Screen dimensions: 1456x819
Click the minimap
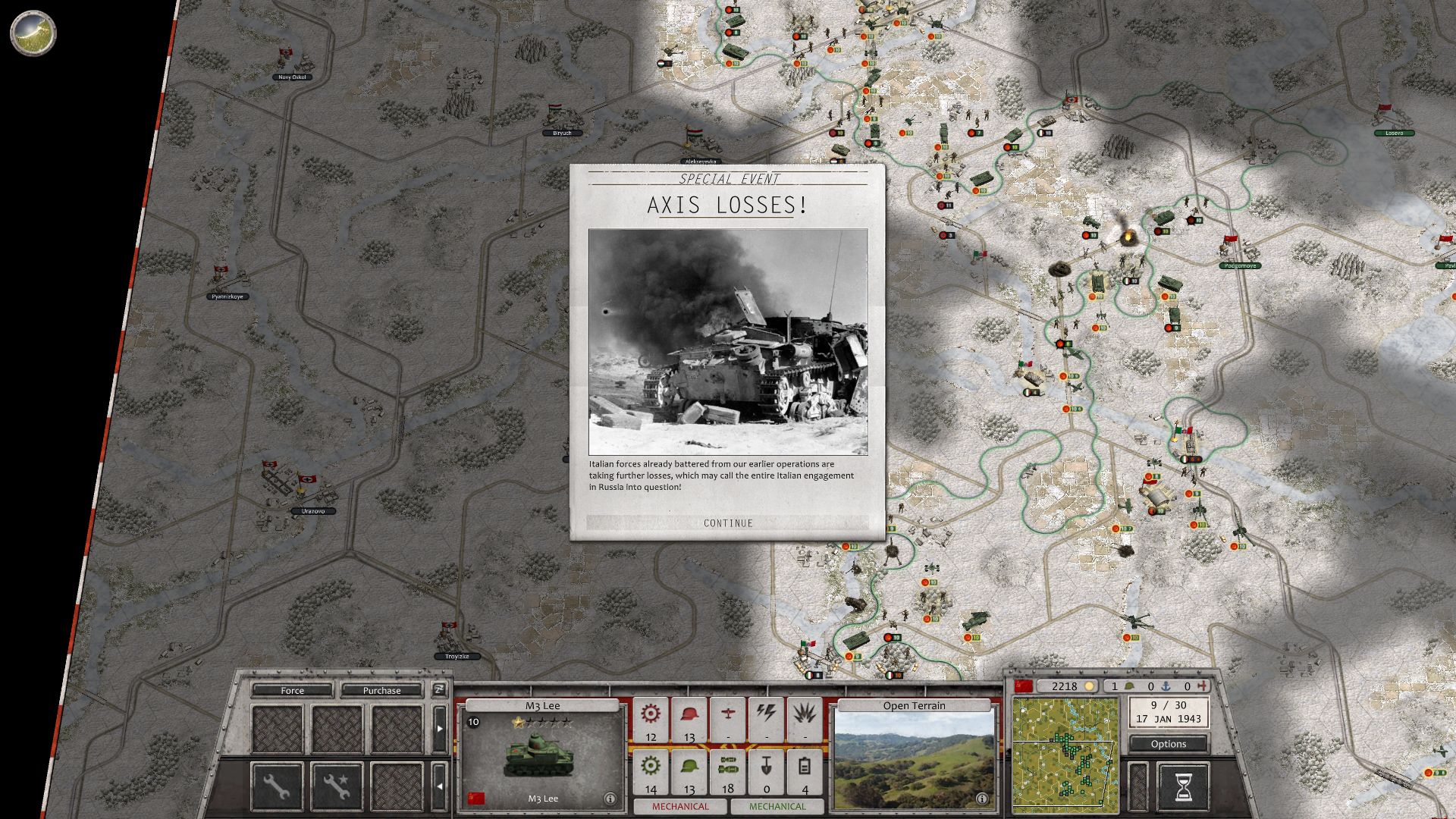pos(1065,755)
